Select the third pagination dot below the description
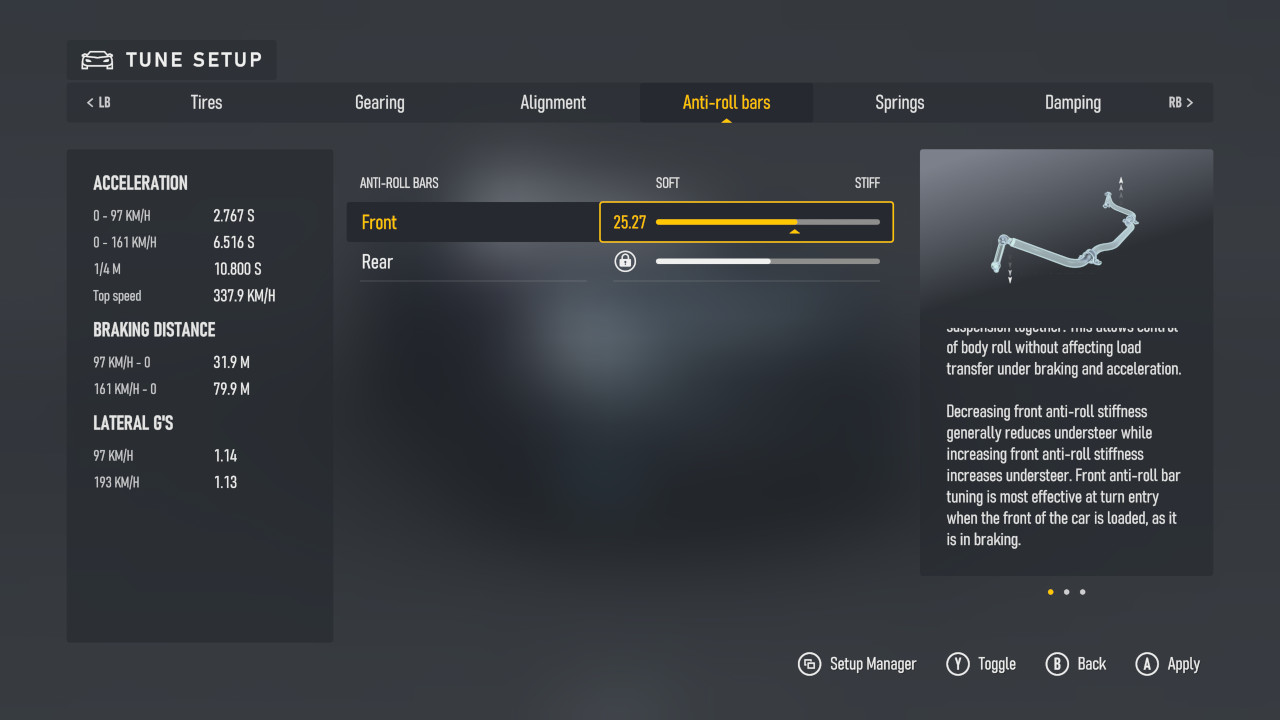 coord(1081,591)
